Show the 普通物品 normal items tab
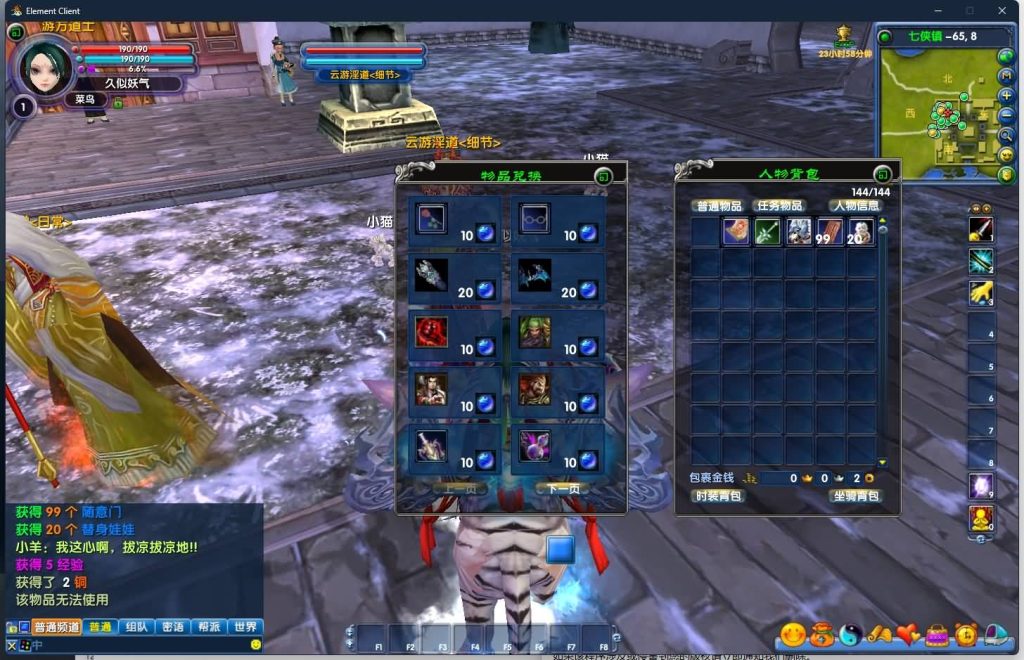The width and height of the screenshot is (1024, 660). pos(718,206)
